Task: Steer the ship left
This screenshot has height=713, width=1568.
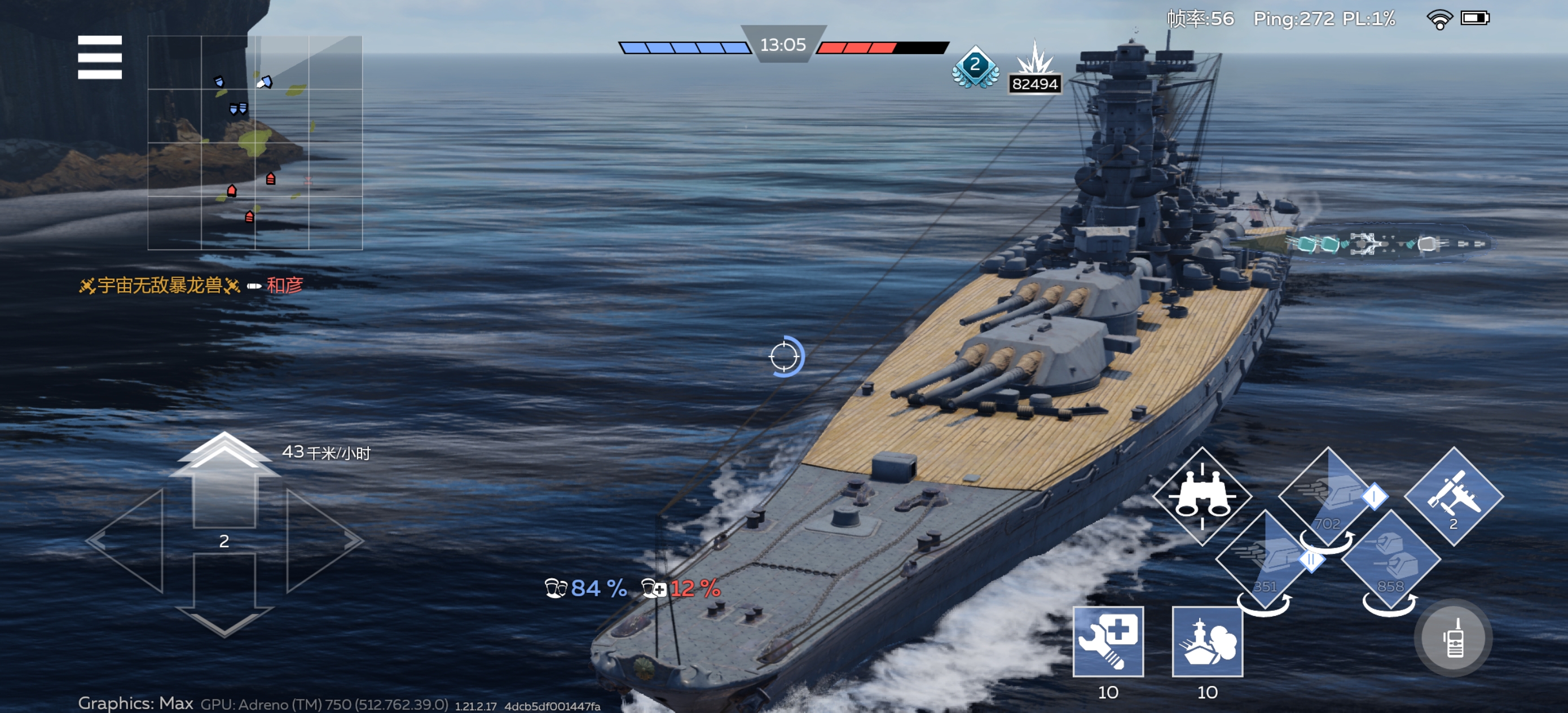Action: [x=128, y=541]
